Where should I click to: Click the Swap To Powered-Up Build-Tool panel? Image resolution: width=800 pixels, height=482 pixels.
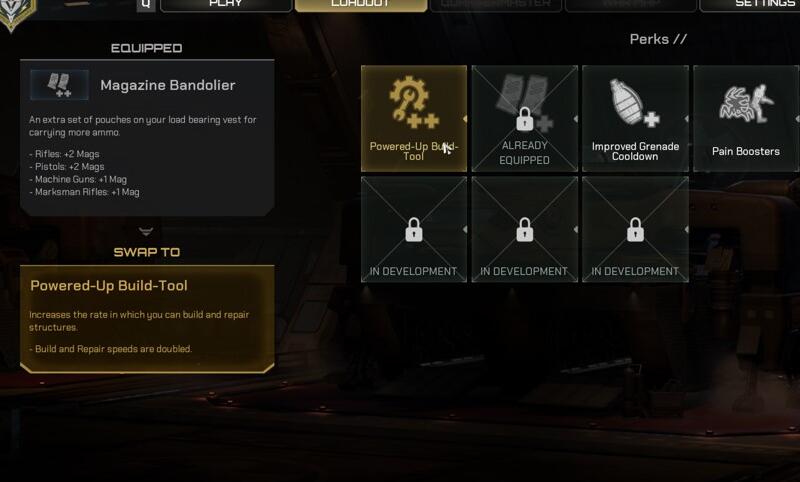pyautogui.click(x=146, y=318)
